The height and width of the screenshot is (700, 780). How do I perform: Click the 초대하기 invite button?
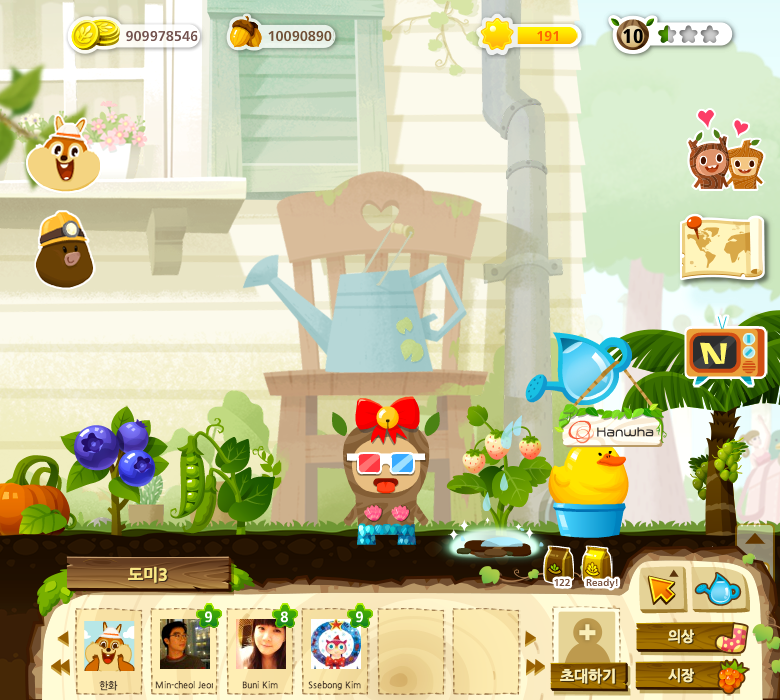(588, 675)
